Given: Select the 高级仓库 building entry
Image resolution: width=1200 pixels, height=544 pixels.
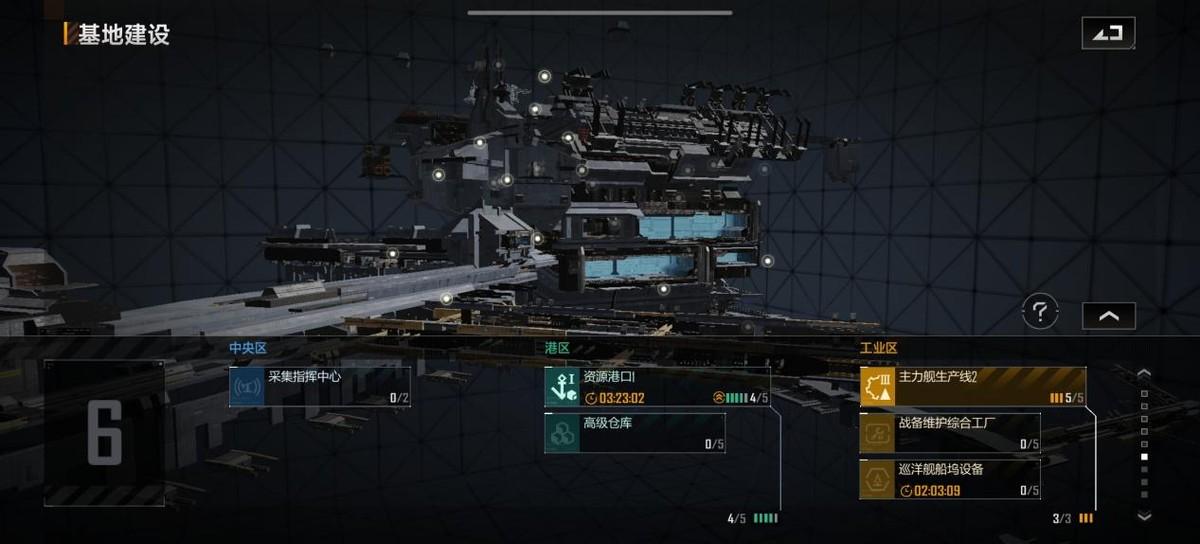Looking at the screenshot, I should click(x=635, y=433).
